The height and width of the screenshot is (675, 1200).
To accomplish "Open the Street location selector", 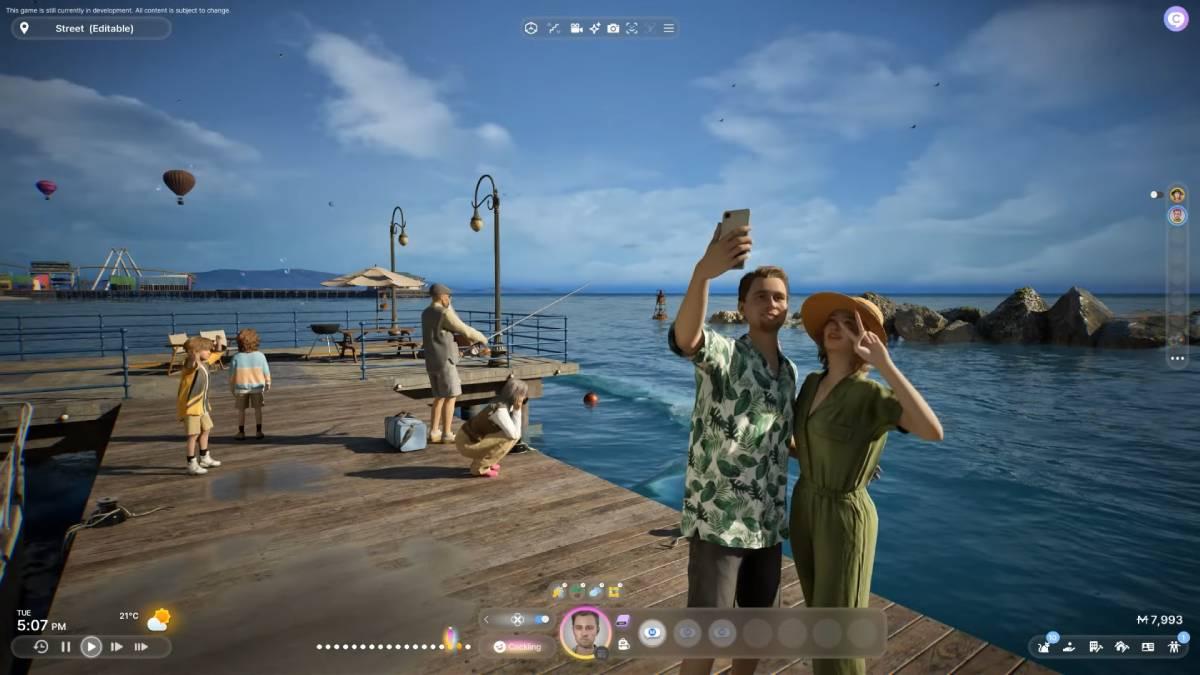I will [90, 28].
